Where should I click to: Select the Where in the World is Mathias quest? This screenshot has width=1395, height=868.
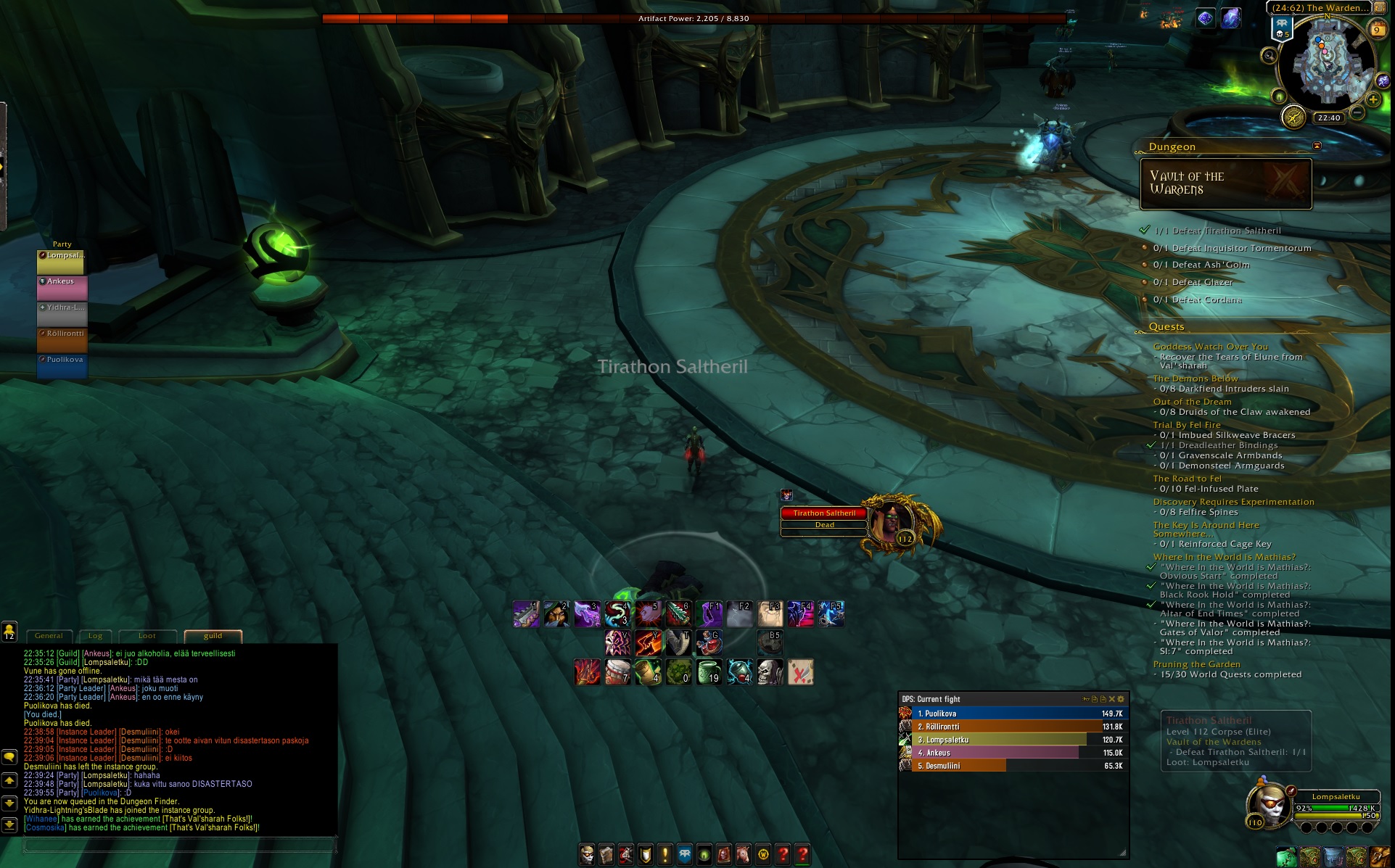click(x=1224, y=557)
